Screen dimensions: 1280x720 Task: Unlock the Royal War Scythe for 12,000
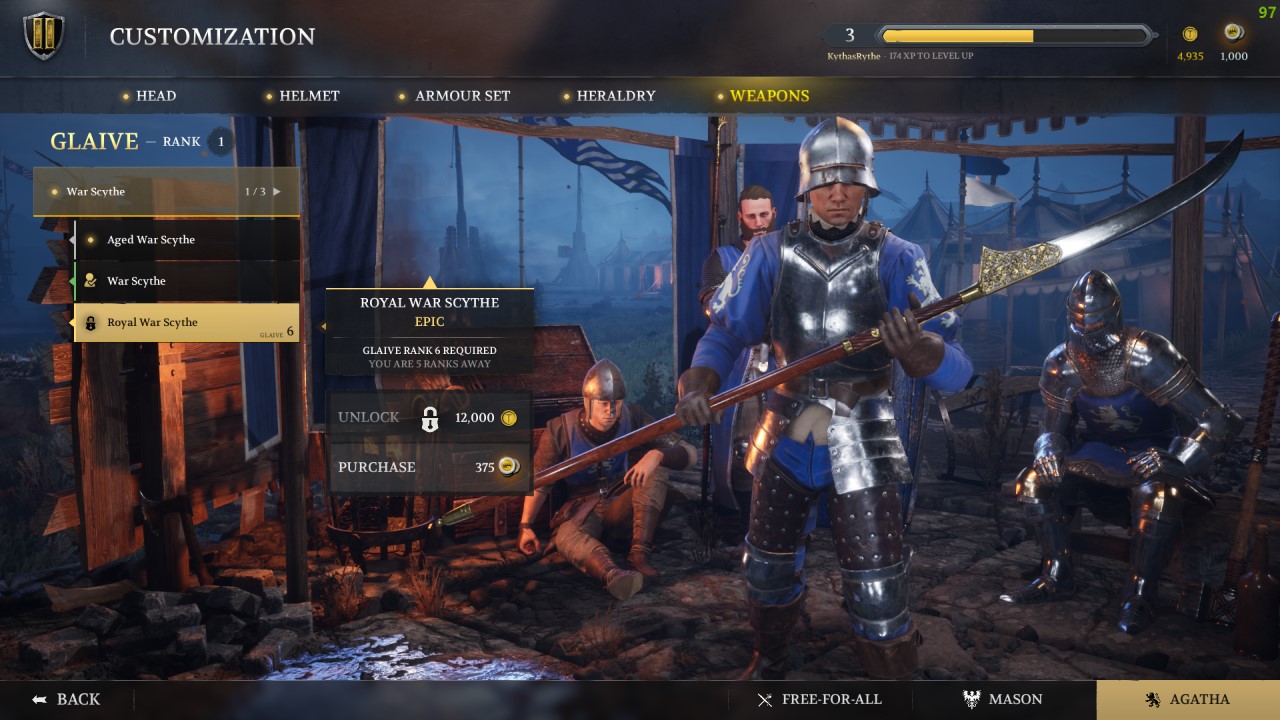pos(430,417)
